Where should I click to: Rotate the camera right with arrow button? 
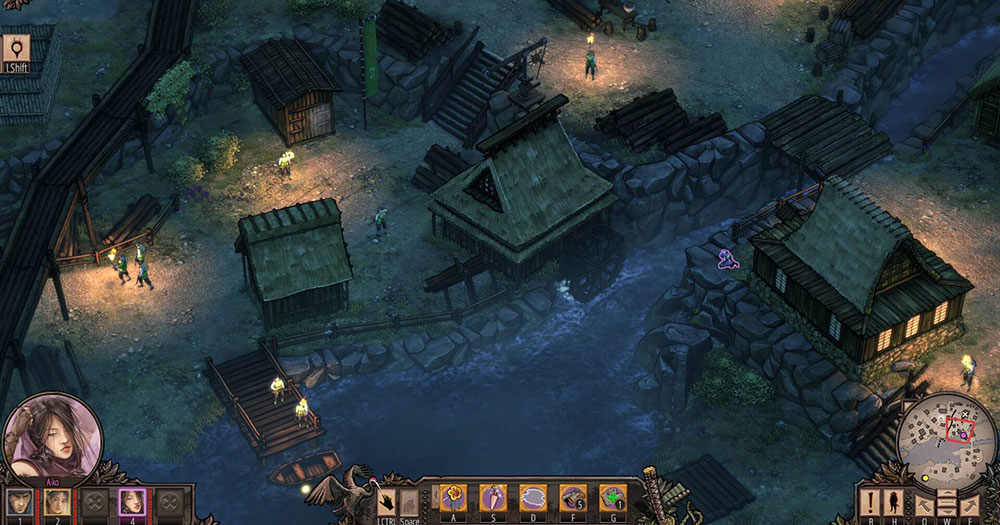click(x=970, y=504)
